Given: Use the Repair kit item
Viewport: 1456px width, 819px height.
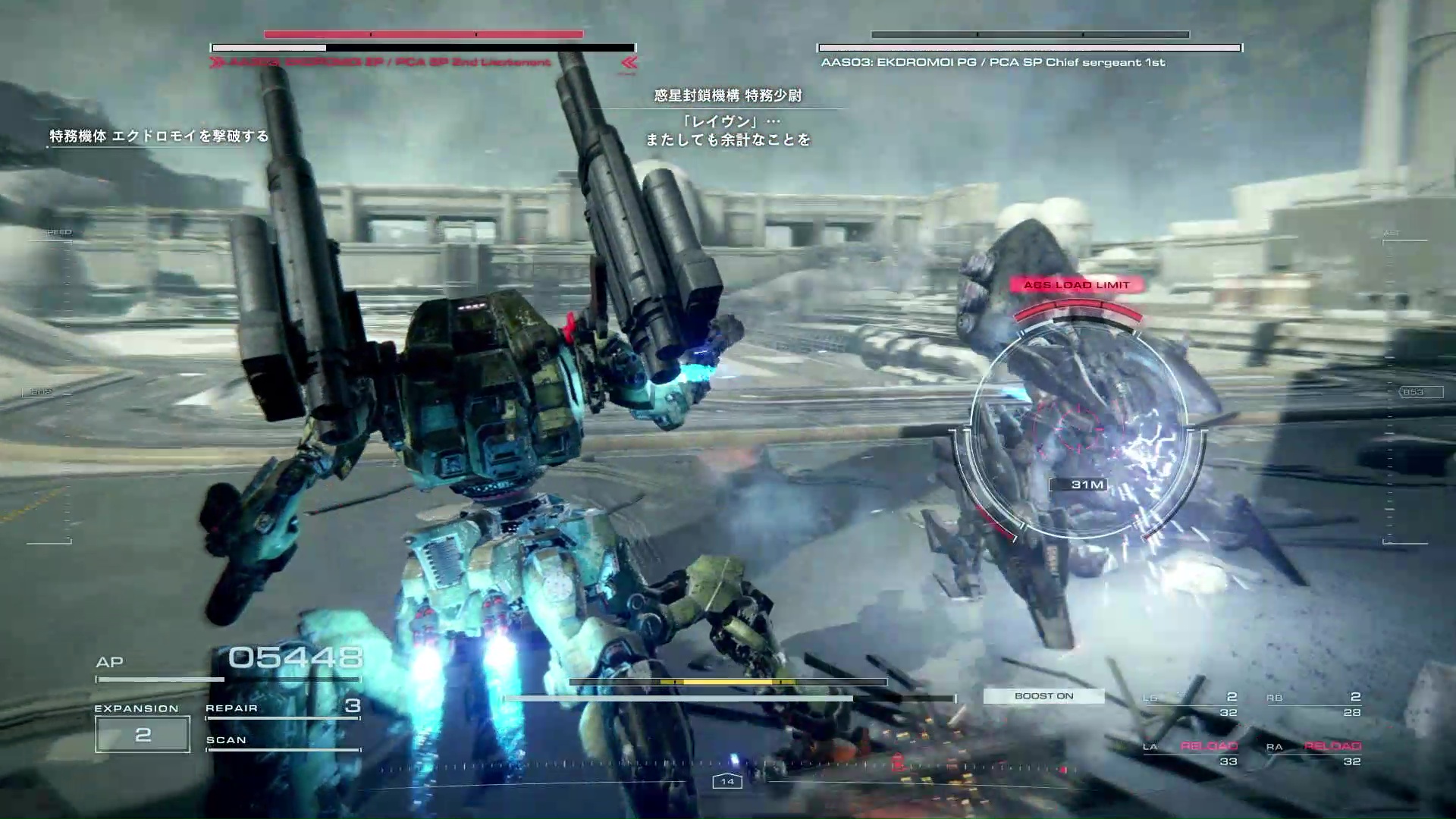Looking at the screenshot, I should [x=282, y=708].
